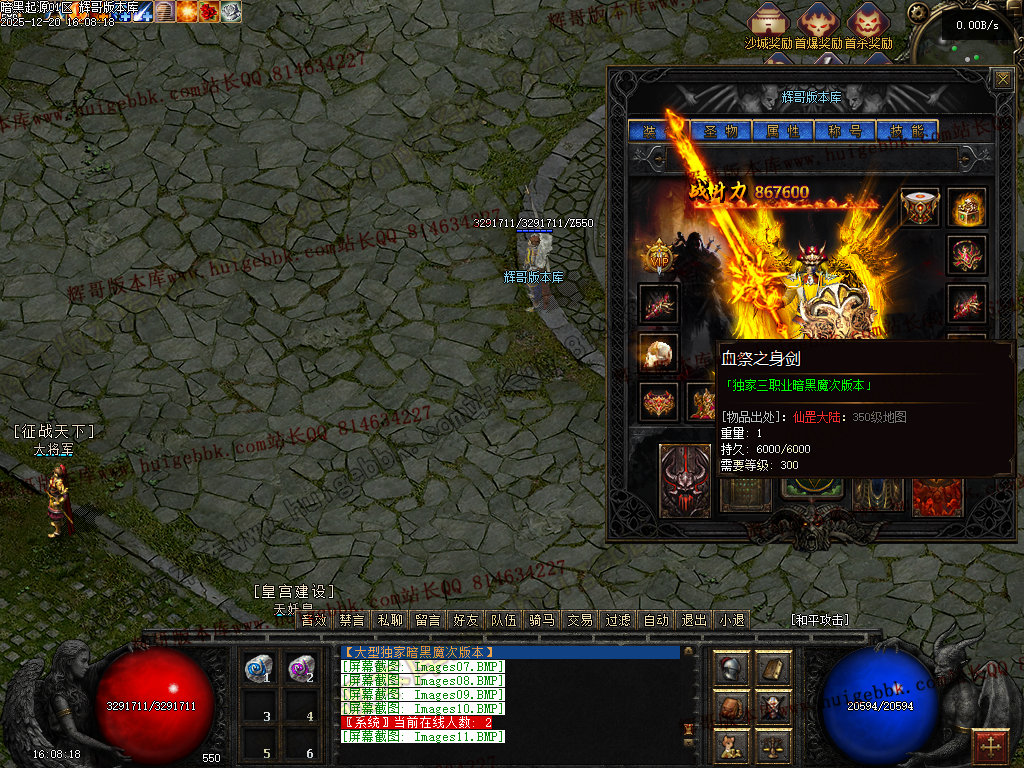1024x768 pixels.
Task: Open the helmet icon menu button
Action: [x=733, y=669]
